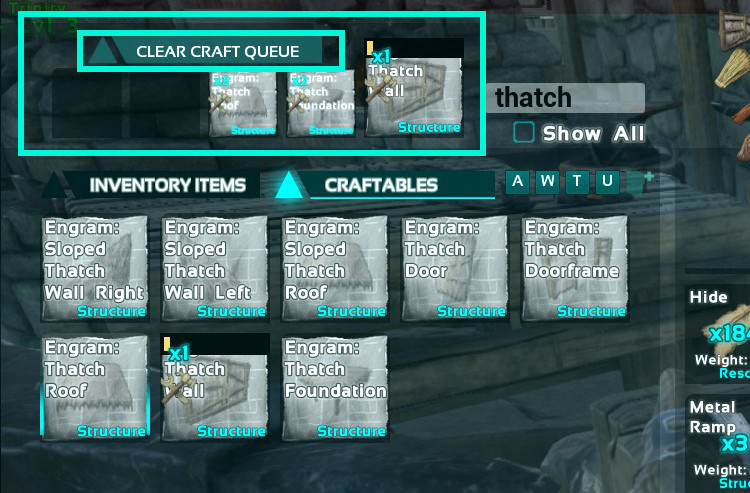Viewport: 750px width, 493px height.
Task: Select the Sloped Thatch Wall Left engram
Action: tap(214, 268)
